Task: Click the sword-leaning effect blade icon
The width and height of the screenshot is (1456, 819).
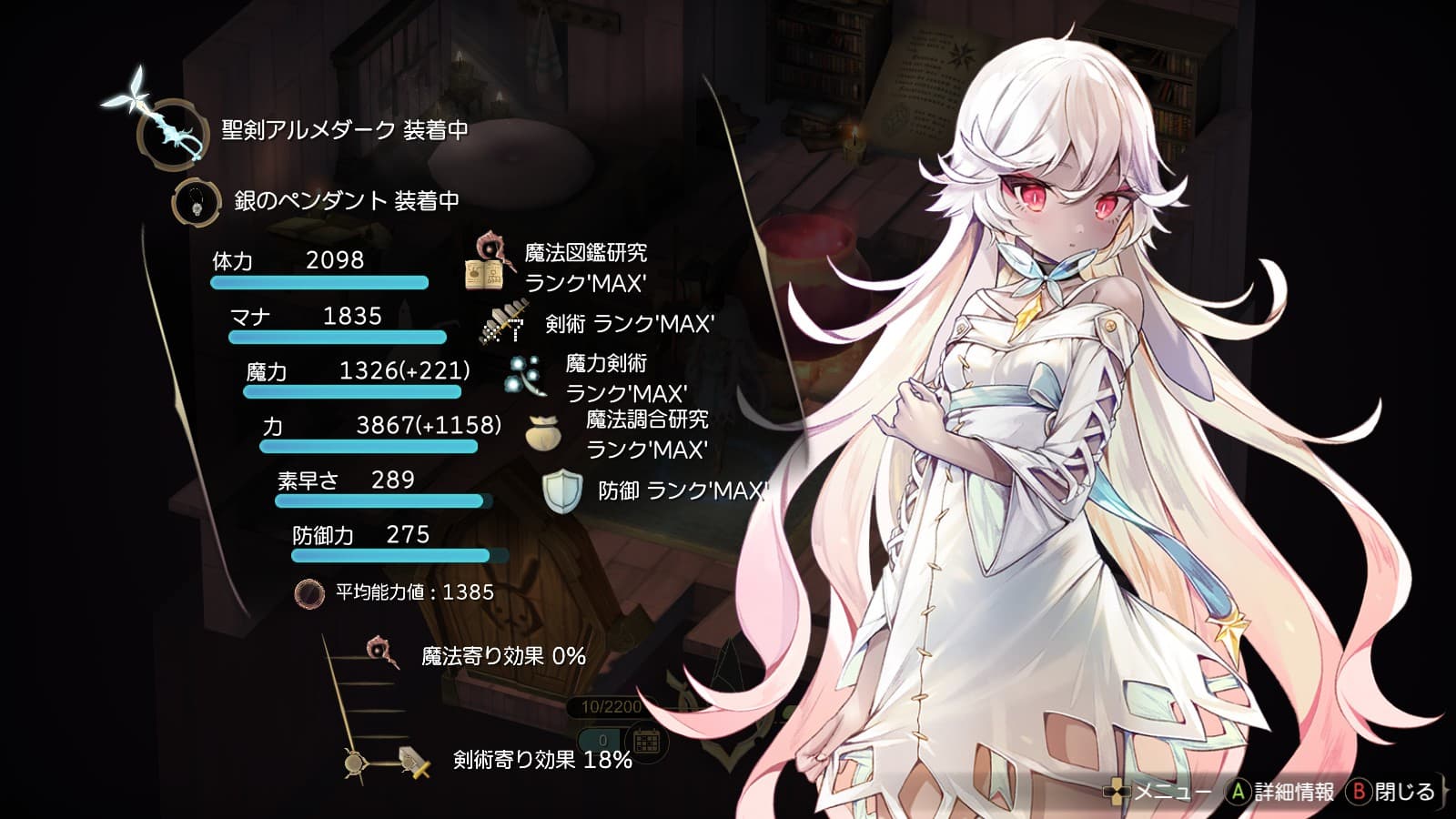Action: [414, 761]
